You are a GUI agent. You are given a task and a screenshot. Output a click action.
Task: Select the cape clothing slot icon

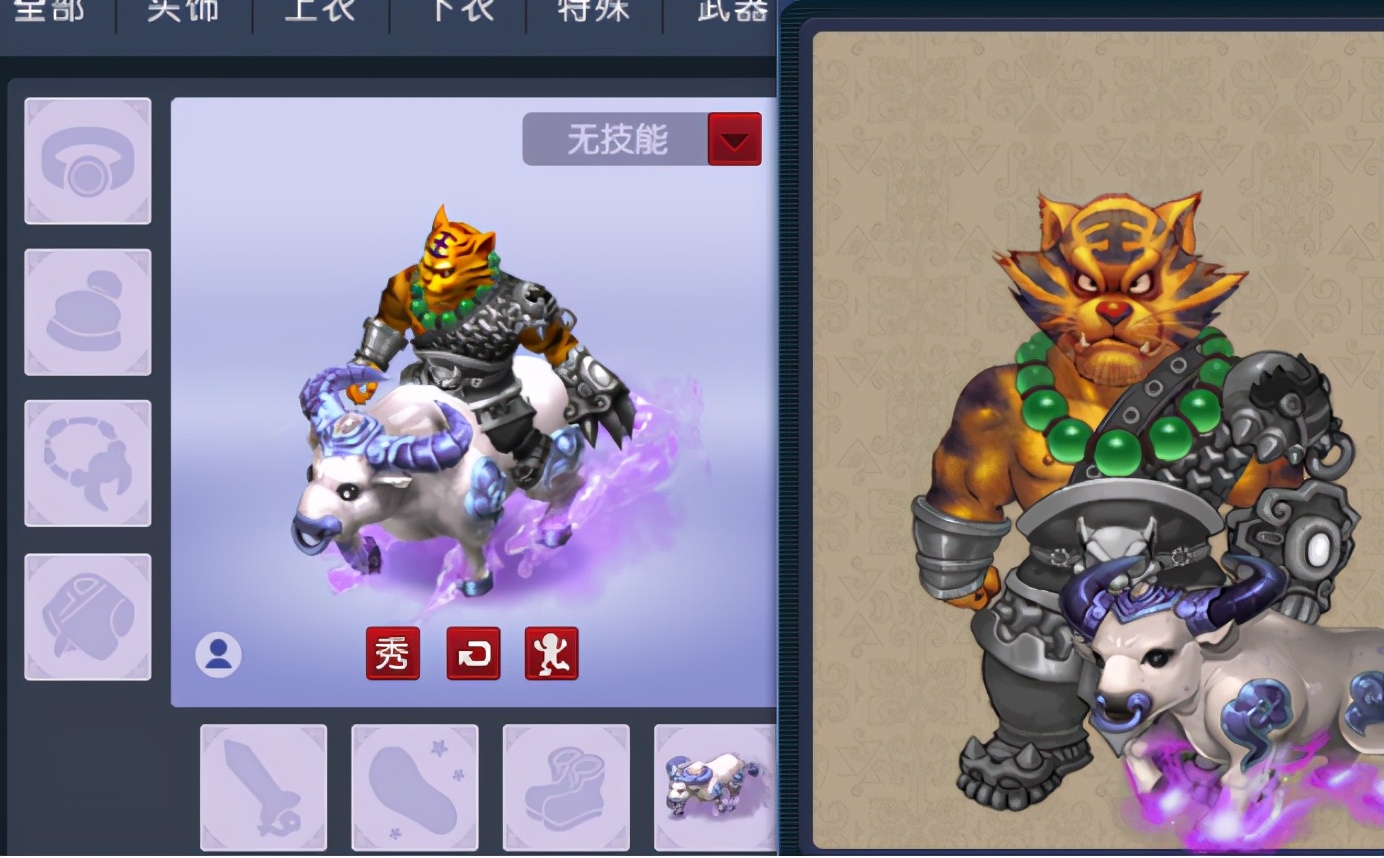[x=88, y=616]
